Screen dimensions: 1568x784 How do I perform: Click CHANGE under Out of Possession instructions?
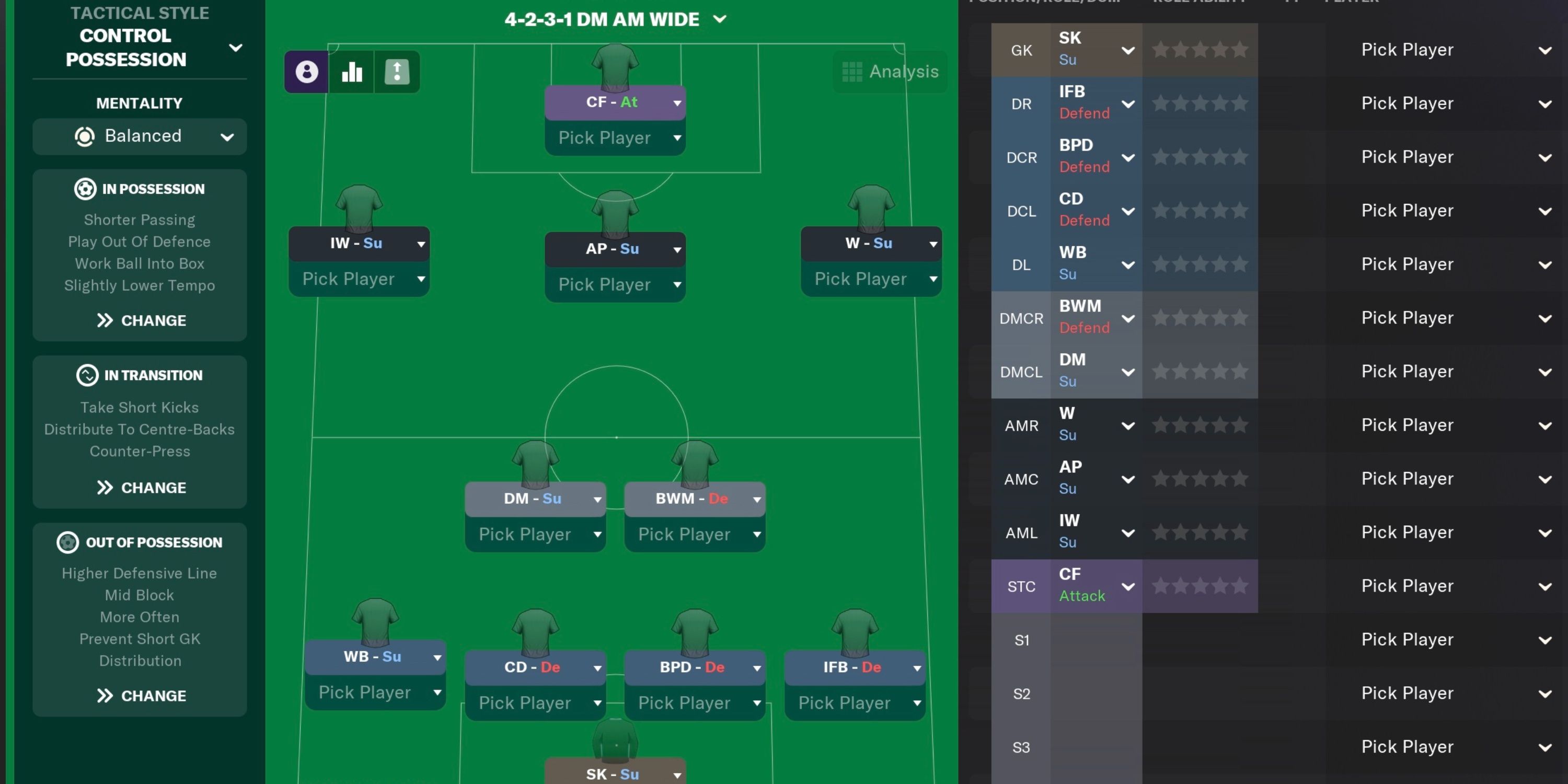coord(140,695)
